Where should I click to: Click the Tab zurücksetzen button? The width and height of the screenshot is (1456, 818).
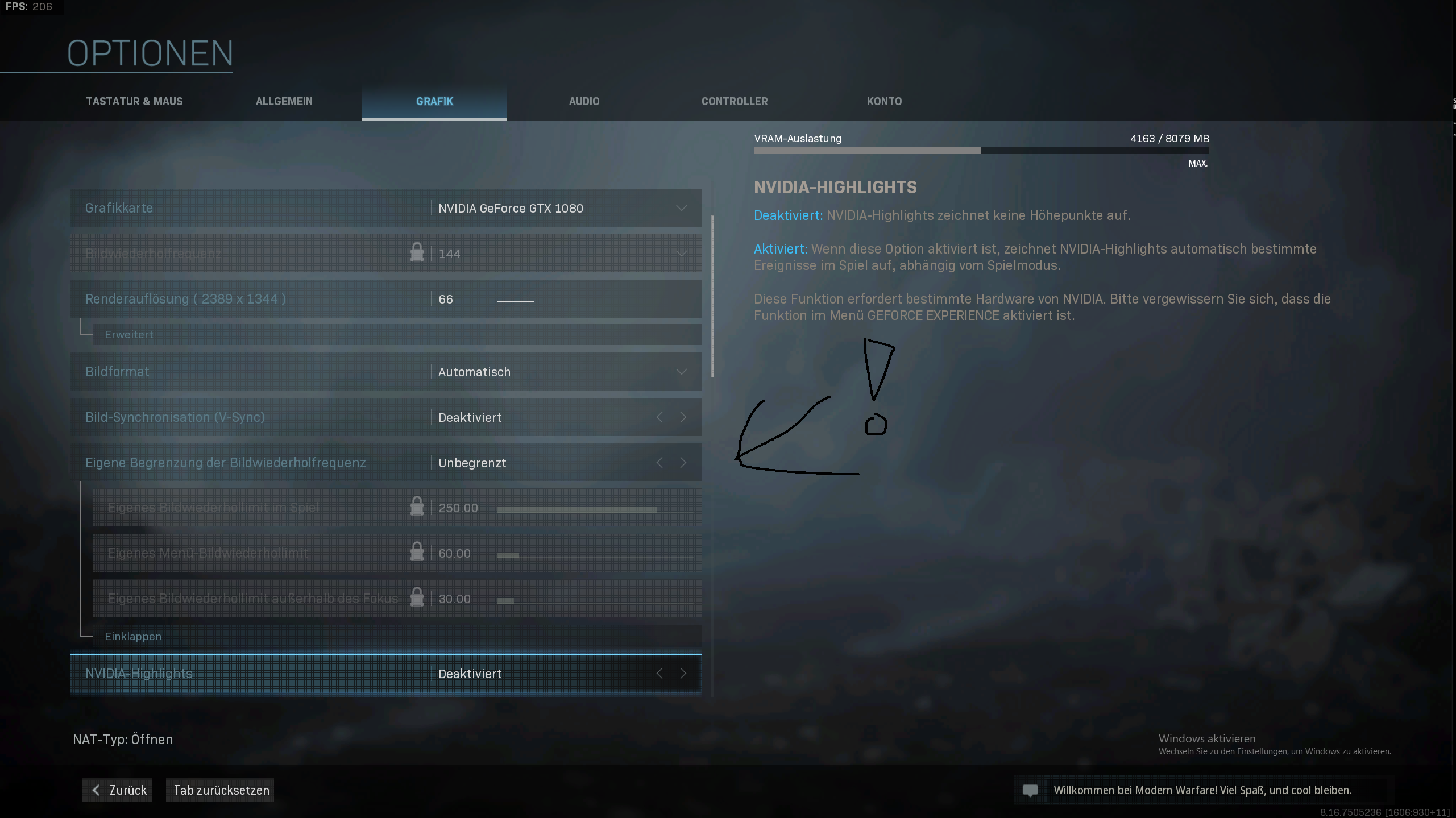220,790
